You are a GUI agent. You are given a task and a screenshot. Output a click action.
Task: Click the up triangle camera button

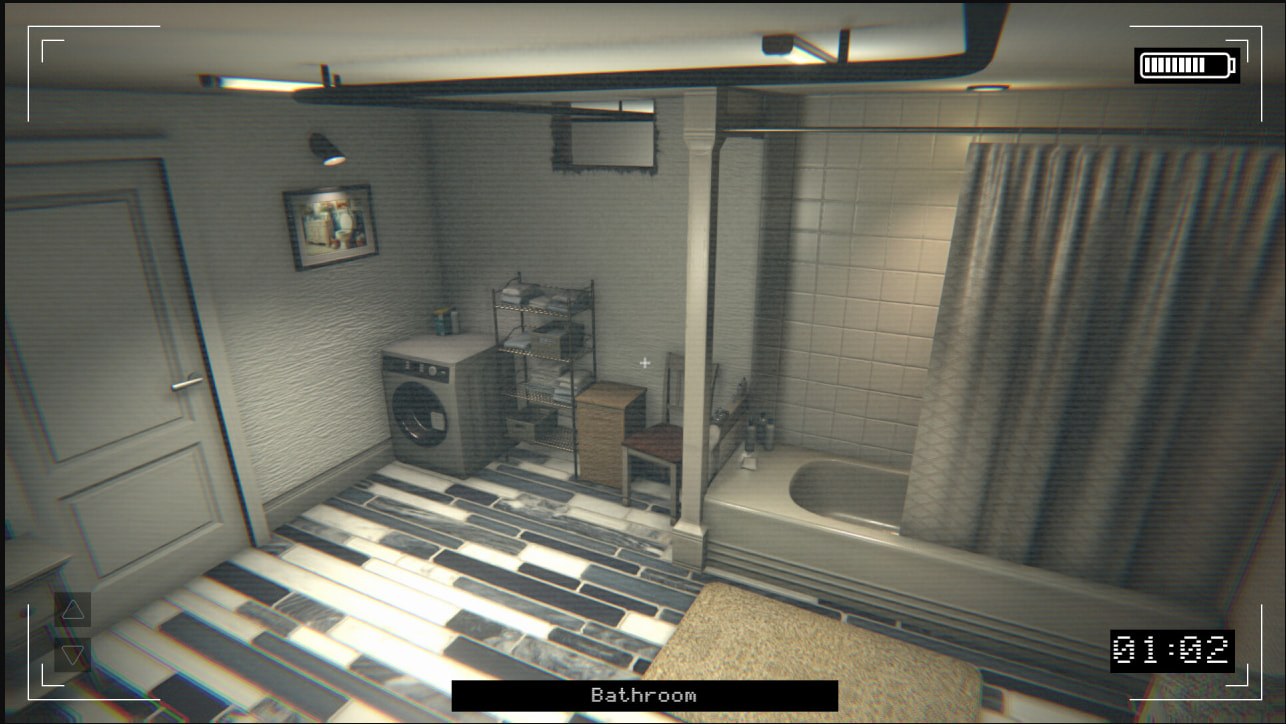73,610
